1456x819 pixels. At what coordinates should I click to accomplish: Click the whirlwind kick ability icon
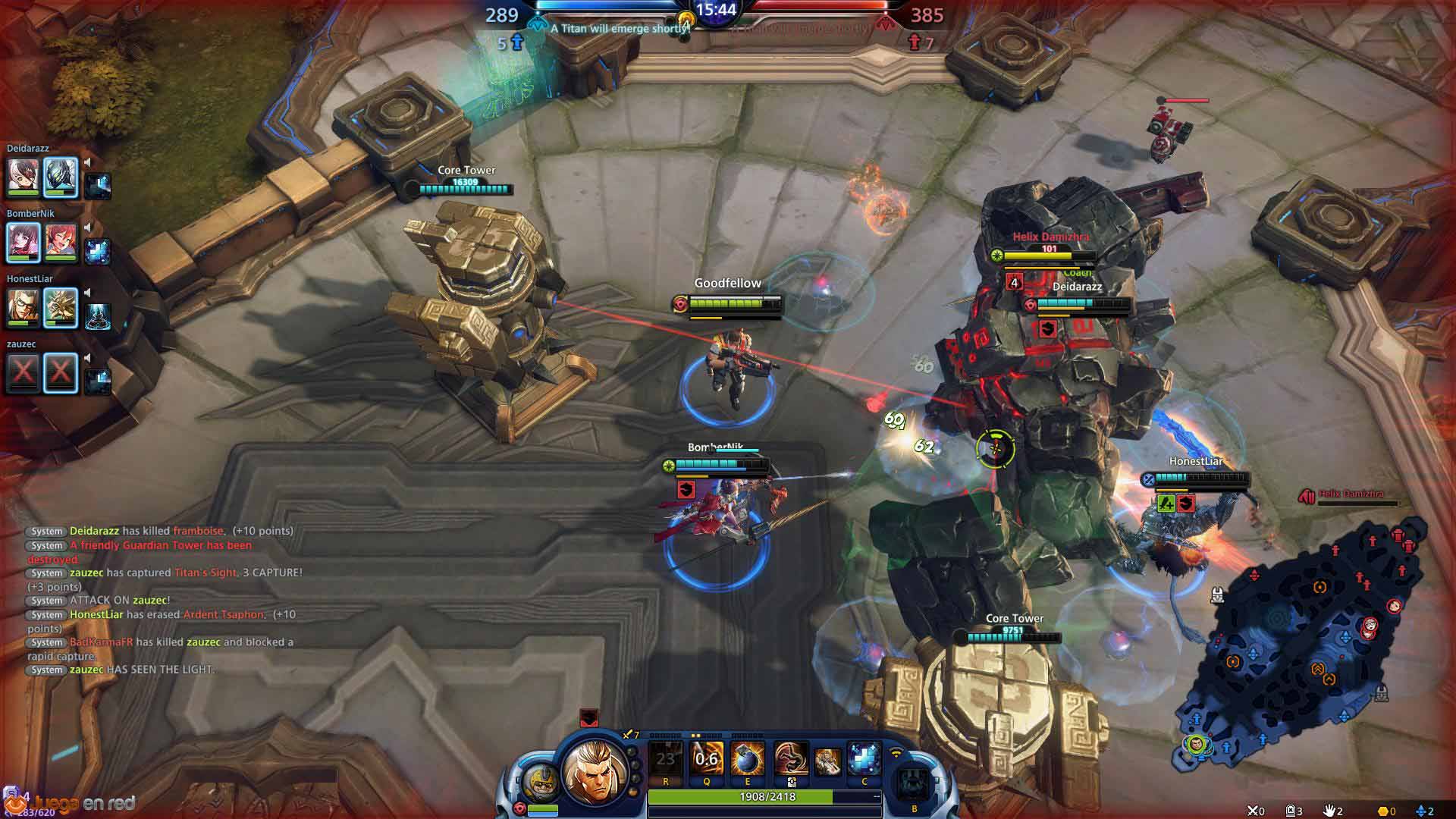[789, 758]
